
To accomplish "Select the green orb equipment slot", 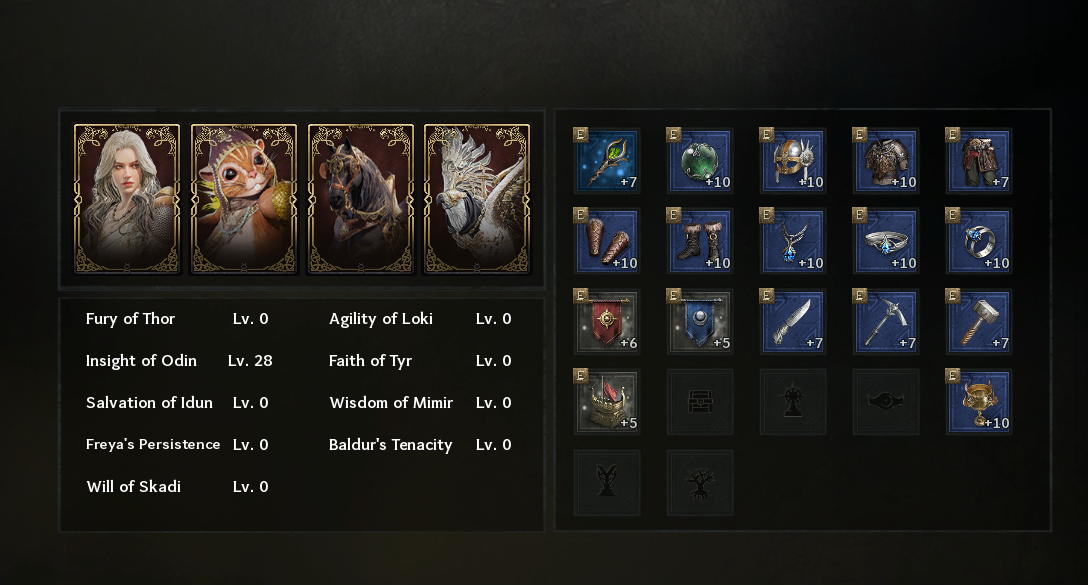I will 700,161.
